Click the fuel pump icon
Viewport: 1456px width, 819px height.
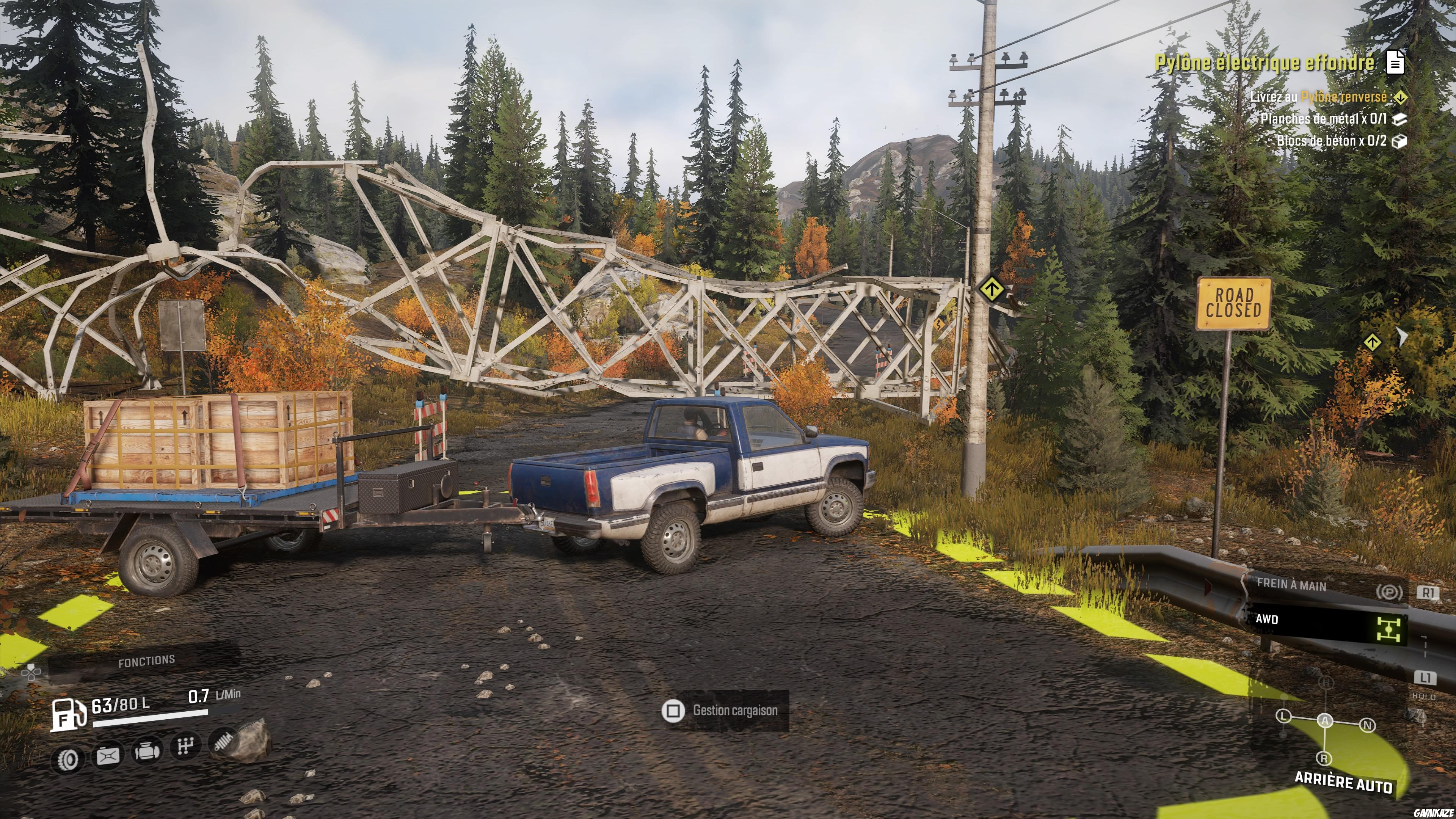tap(68, 714)
